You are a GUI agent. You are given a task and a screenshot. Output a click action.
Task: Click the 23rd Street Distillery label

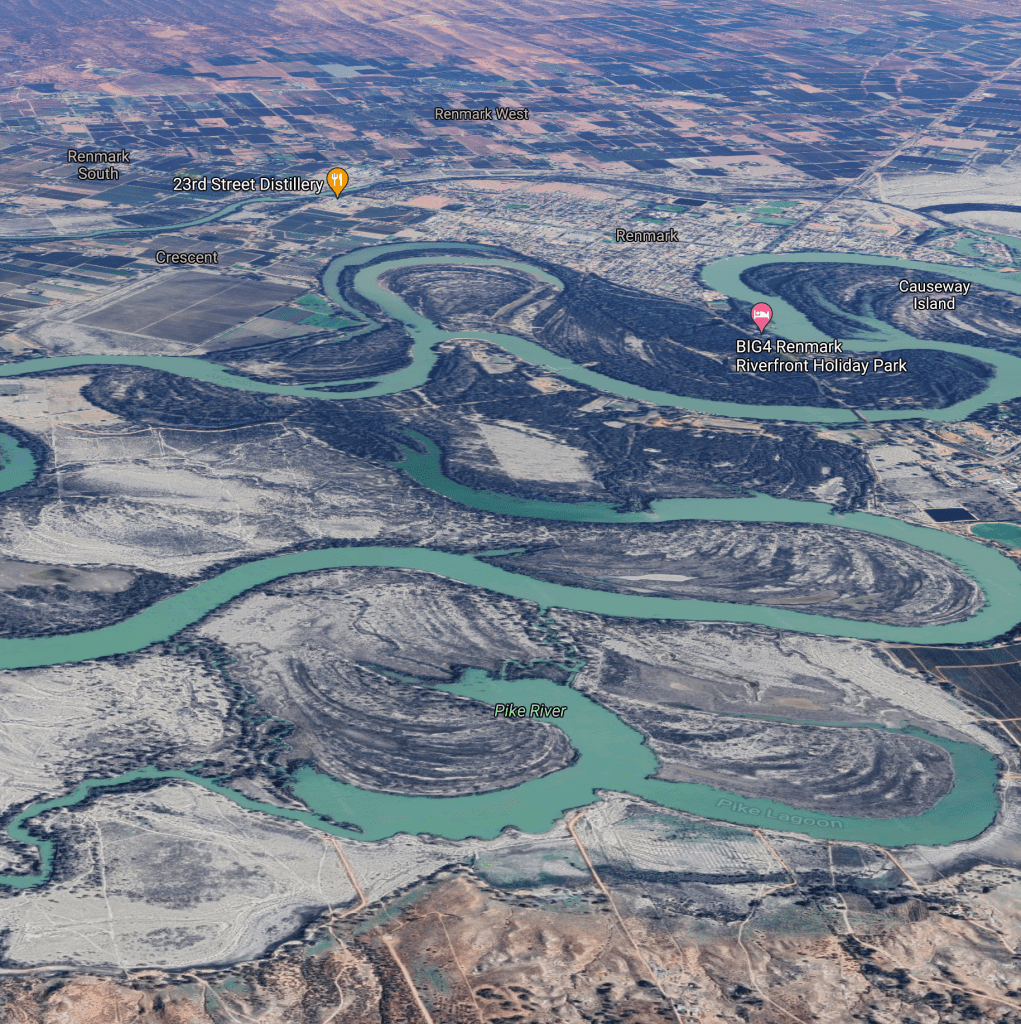tap(248, 185)
